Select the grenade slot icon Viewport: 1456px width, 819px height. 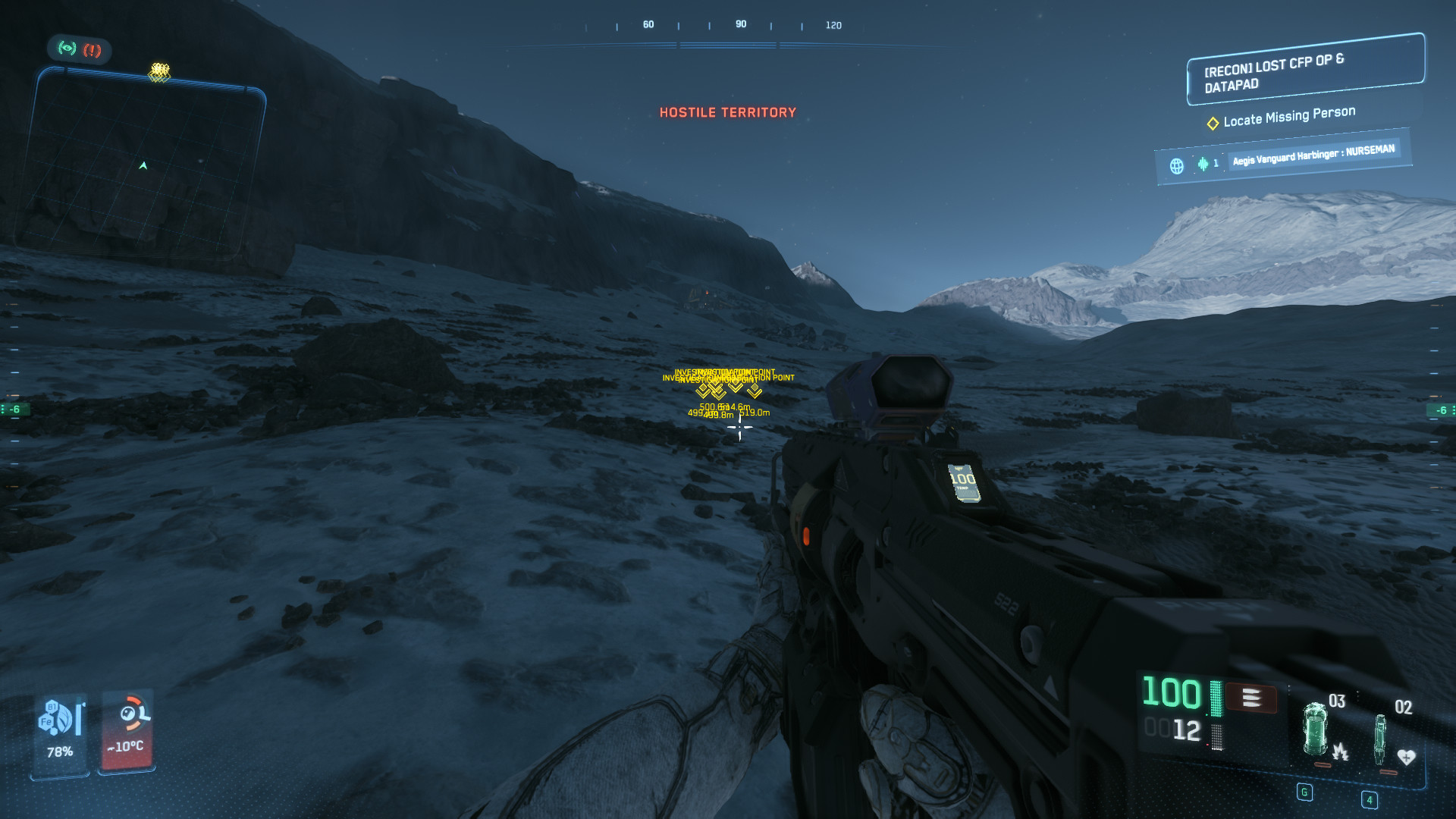[1316, 730]
